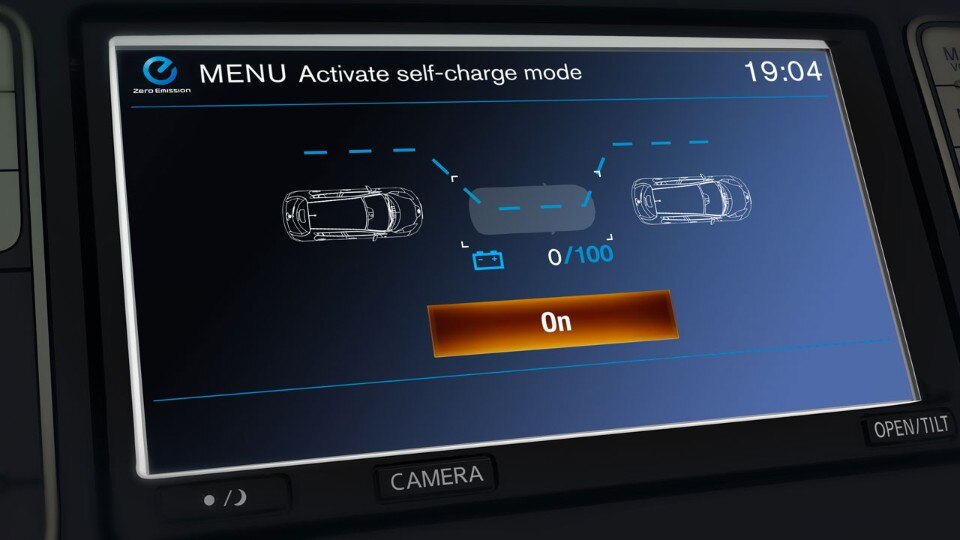
Task: Select the Zero Emission logo icon
Action: (160, 71)
